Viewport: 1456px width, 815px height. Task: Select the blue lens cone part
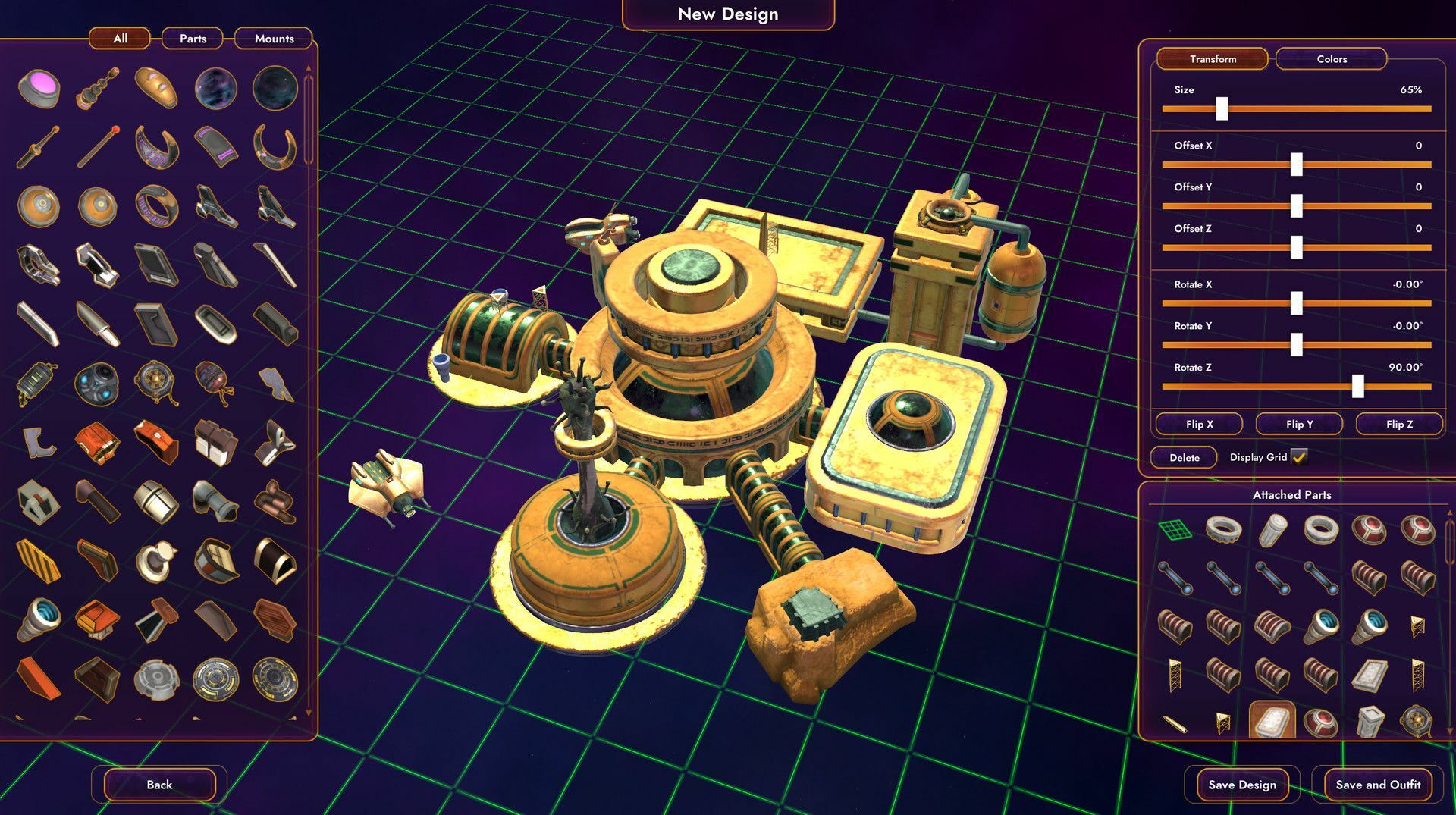39,617
